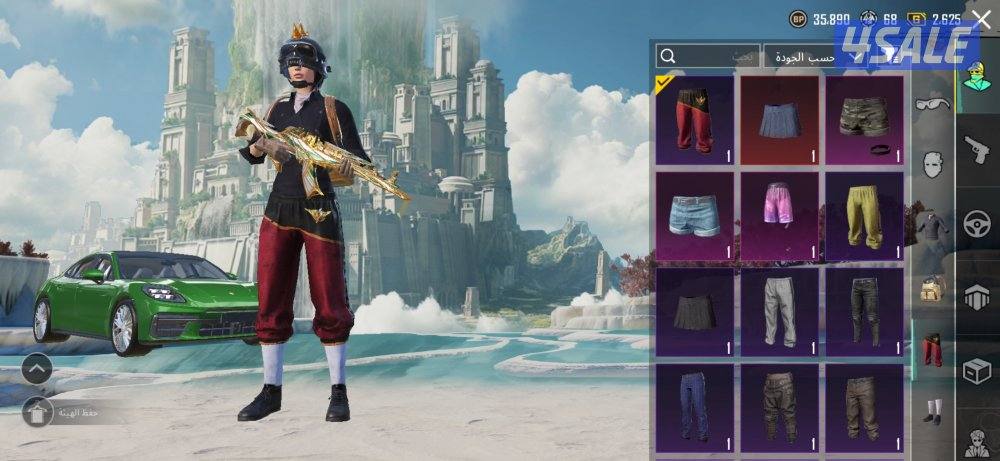
Task: Select the black pleated skirt
Action: coord(696,312)
